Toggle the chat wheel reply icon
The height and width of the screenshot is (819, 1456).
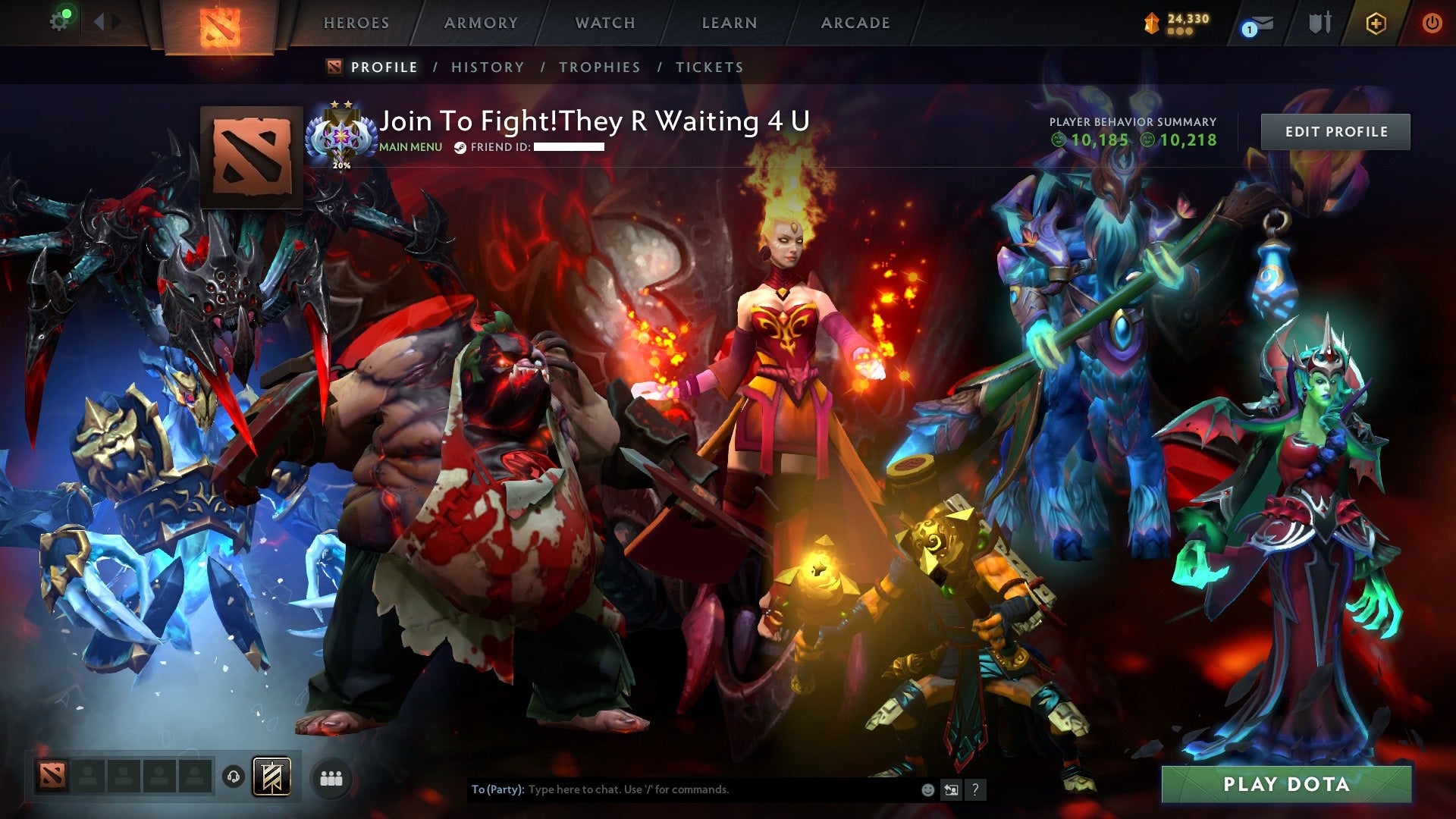pyautogui.click(x=951, y=789)
